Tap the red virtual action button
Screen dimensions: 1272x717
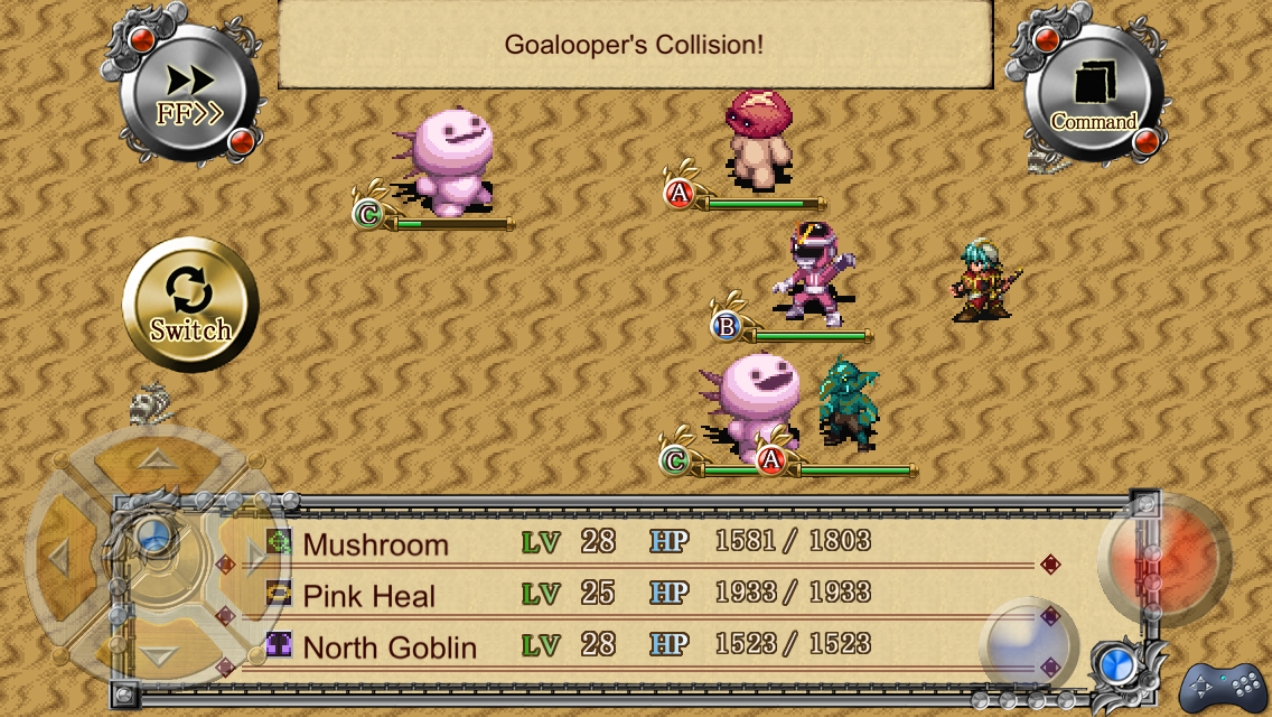tap(1165, 560)
